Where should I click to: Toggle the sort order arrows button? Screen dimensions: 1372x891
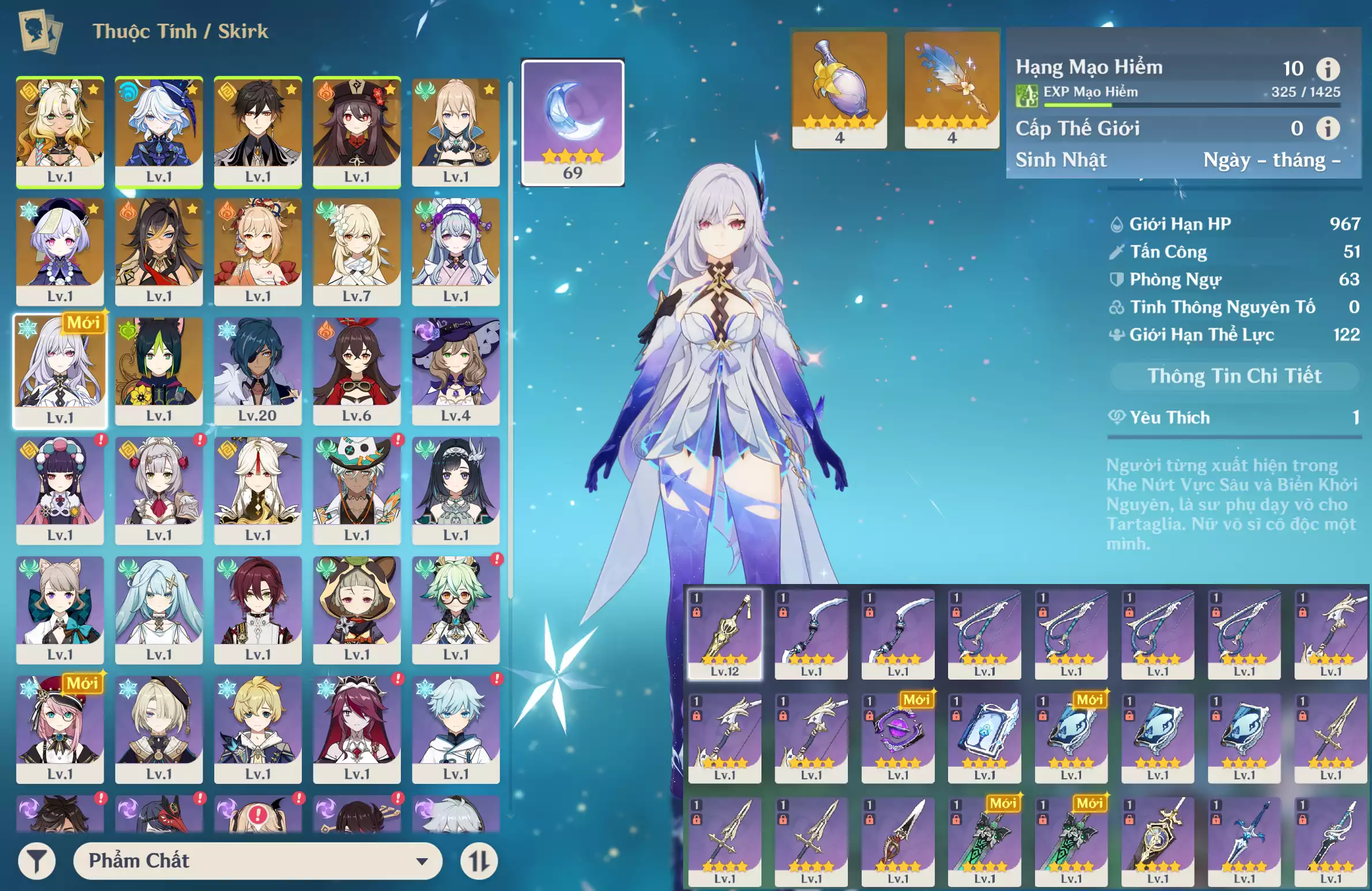479,861
